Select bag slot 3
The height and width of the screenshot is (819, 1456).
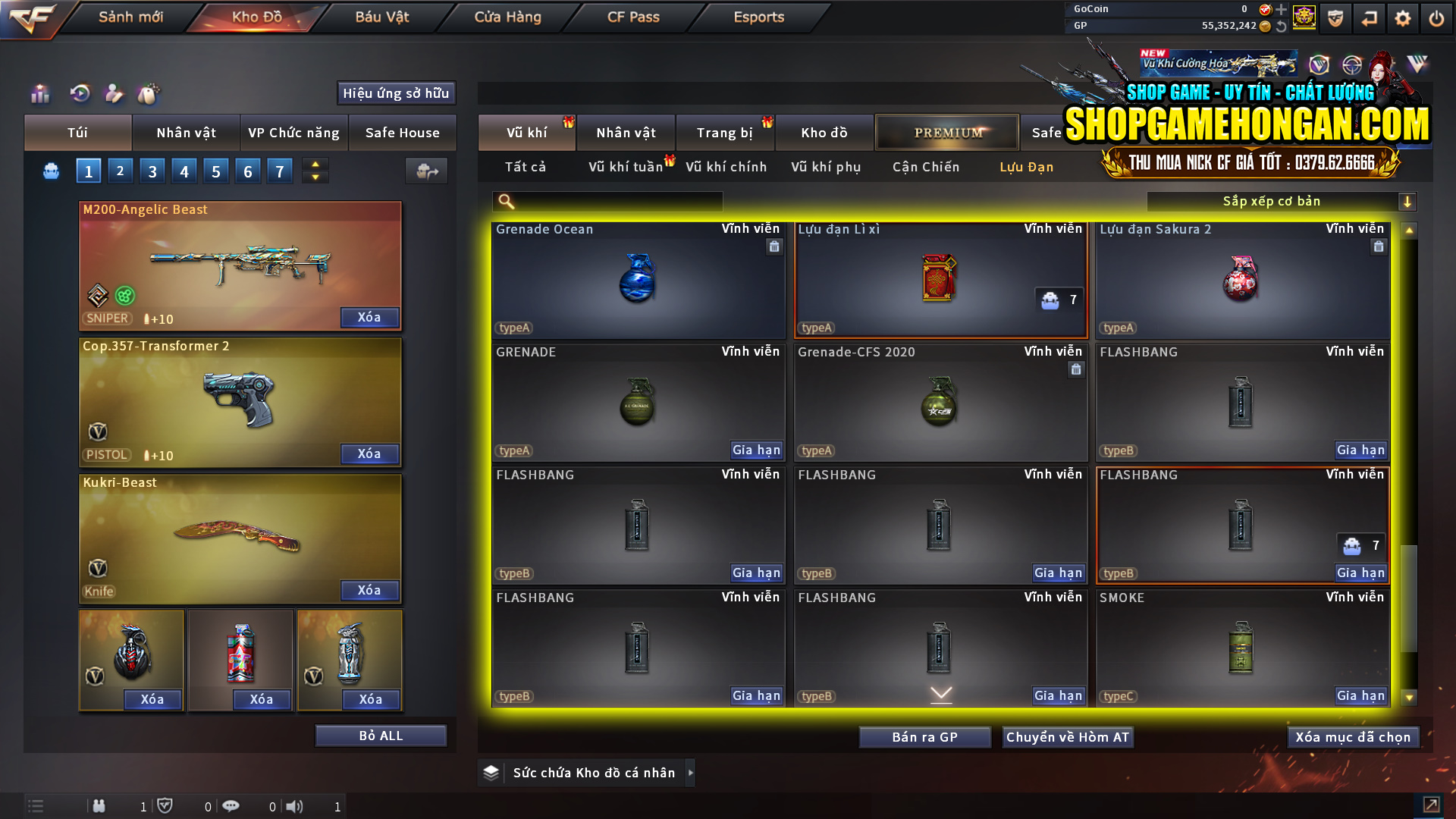[x=152, y=171]
